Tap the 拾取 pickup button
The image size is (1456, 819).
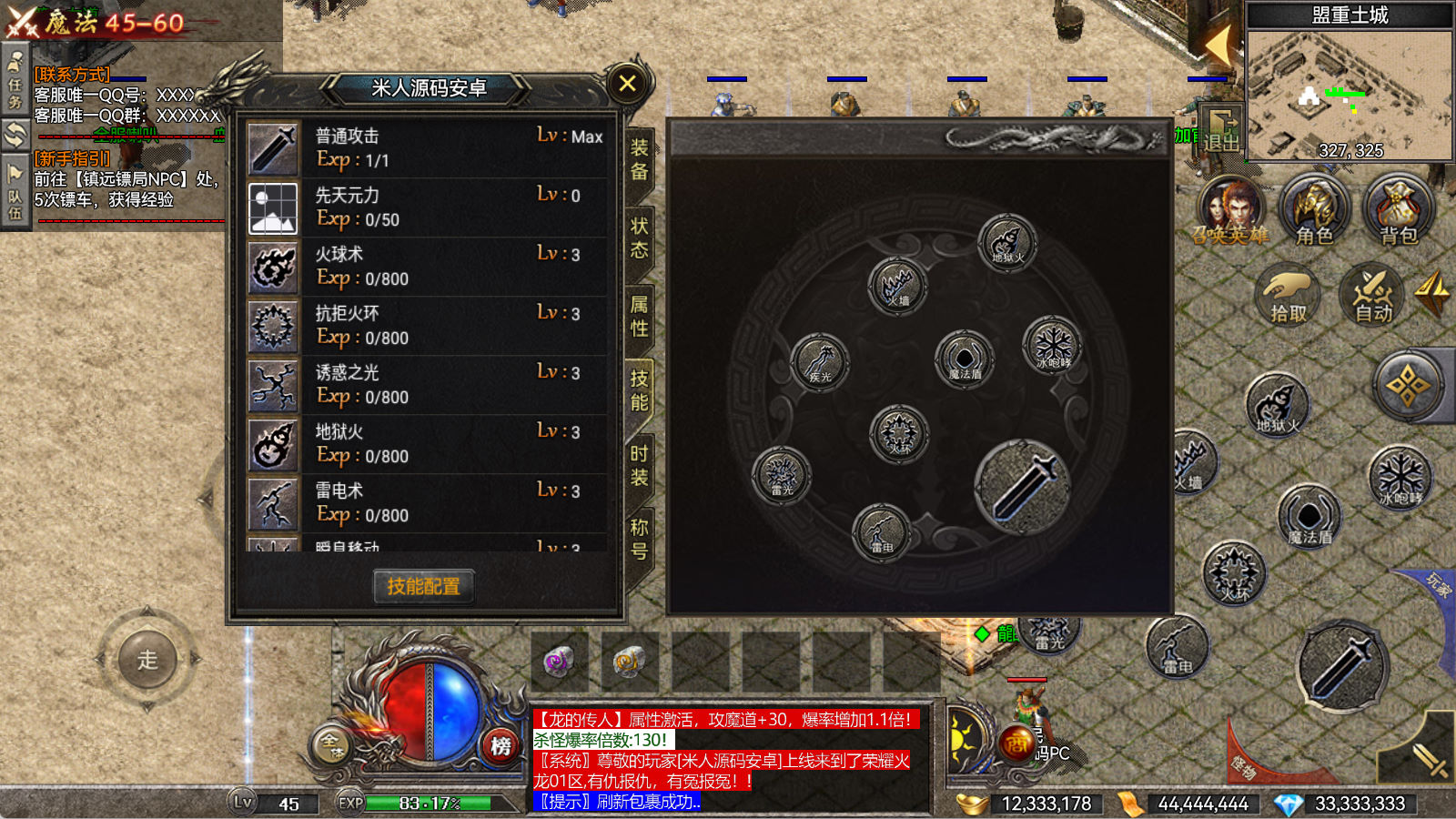coord(1288,296)
